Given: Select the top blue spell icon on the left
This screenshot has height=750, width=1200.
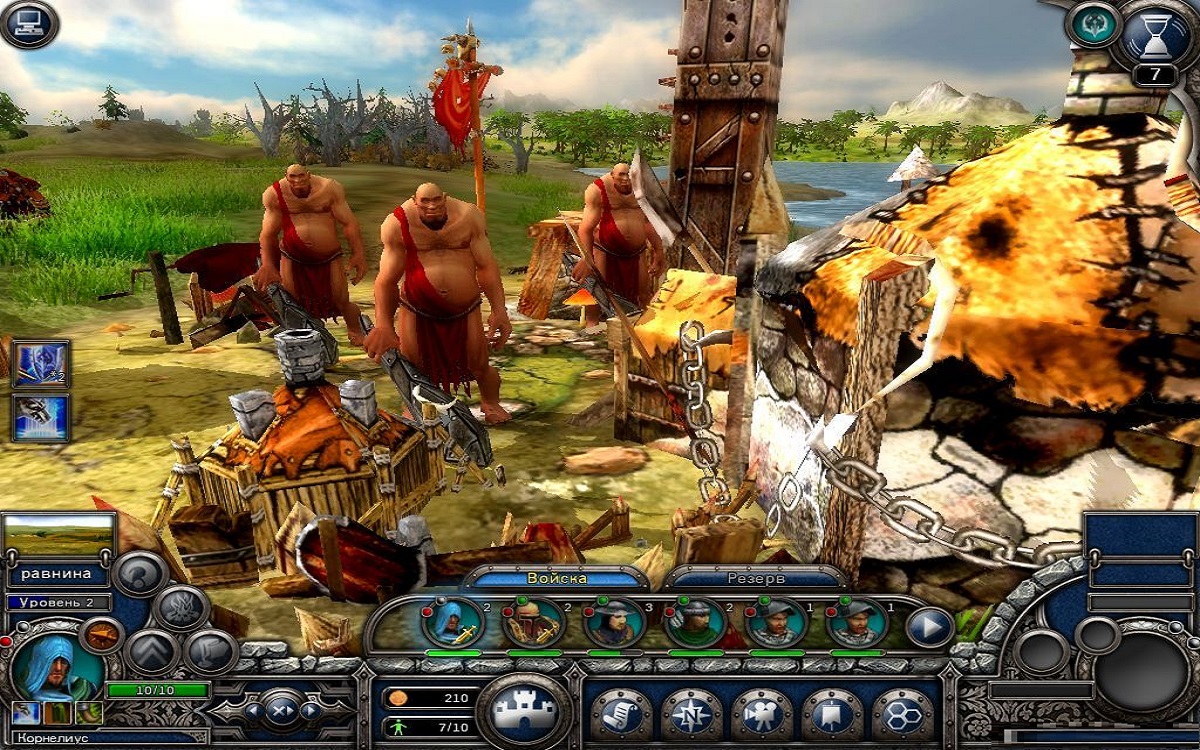Looking at the screenshot, I should coord(40,364).
